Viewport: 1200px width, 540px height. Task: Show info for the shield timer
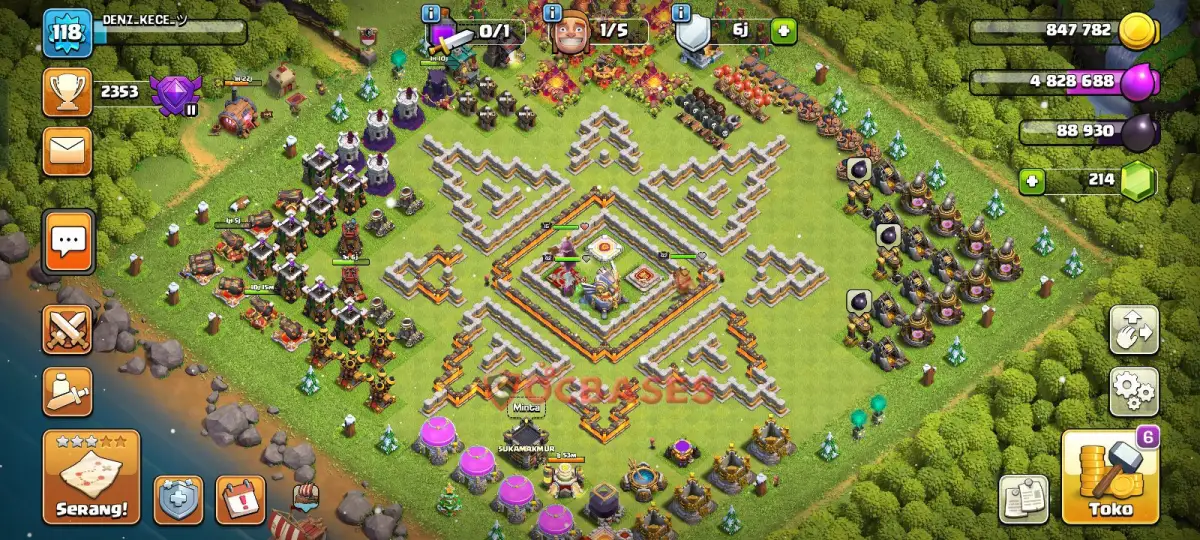pos(682,13)
